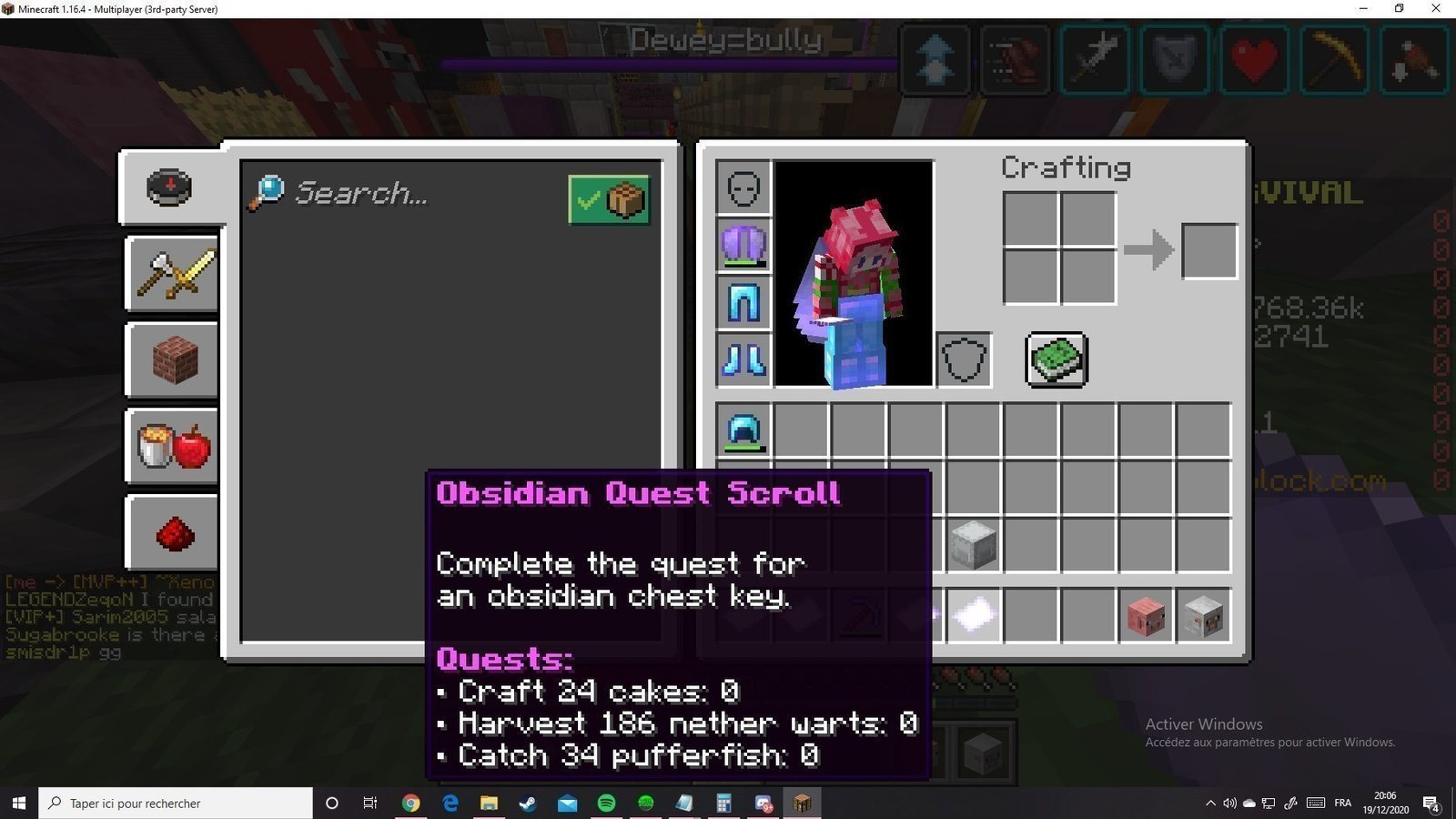1456x819 pixels.
Task: Click the helmet armor slot icon
Action: point(743,187)
